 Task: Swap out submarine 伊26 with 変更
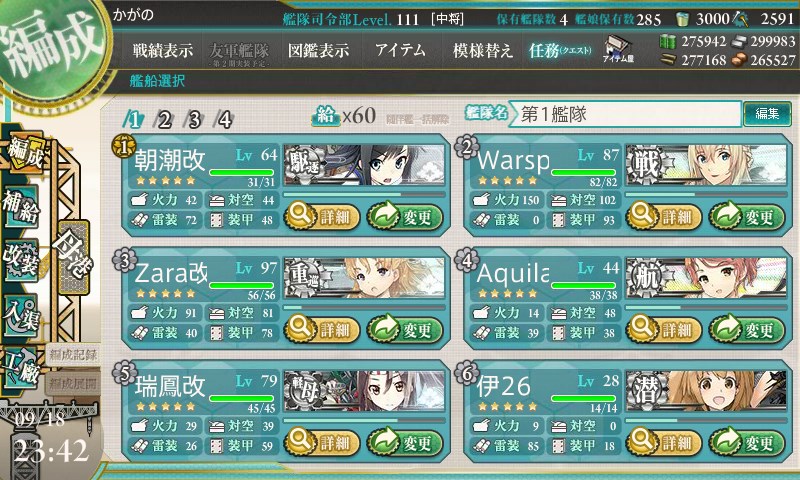[x=741, y=441]
